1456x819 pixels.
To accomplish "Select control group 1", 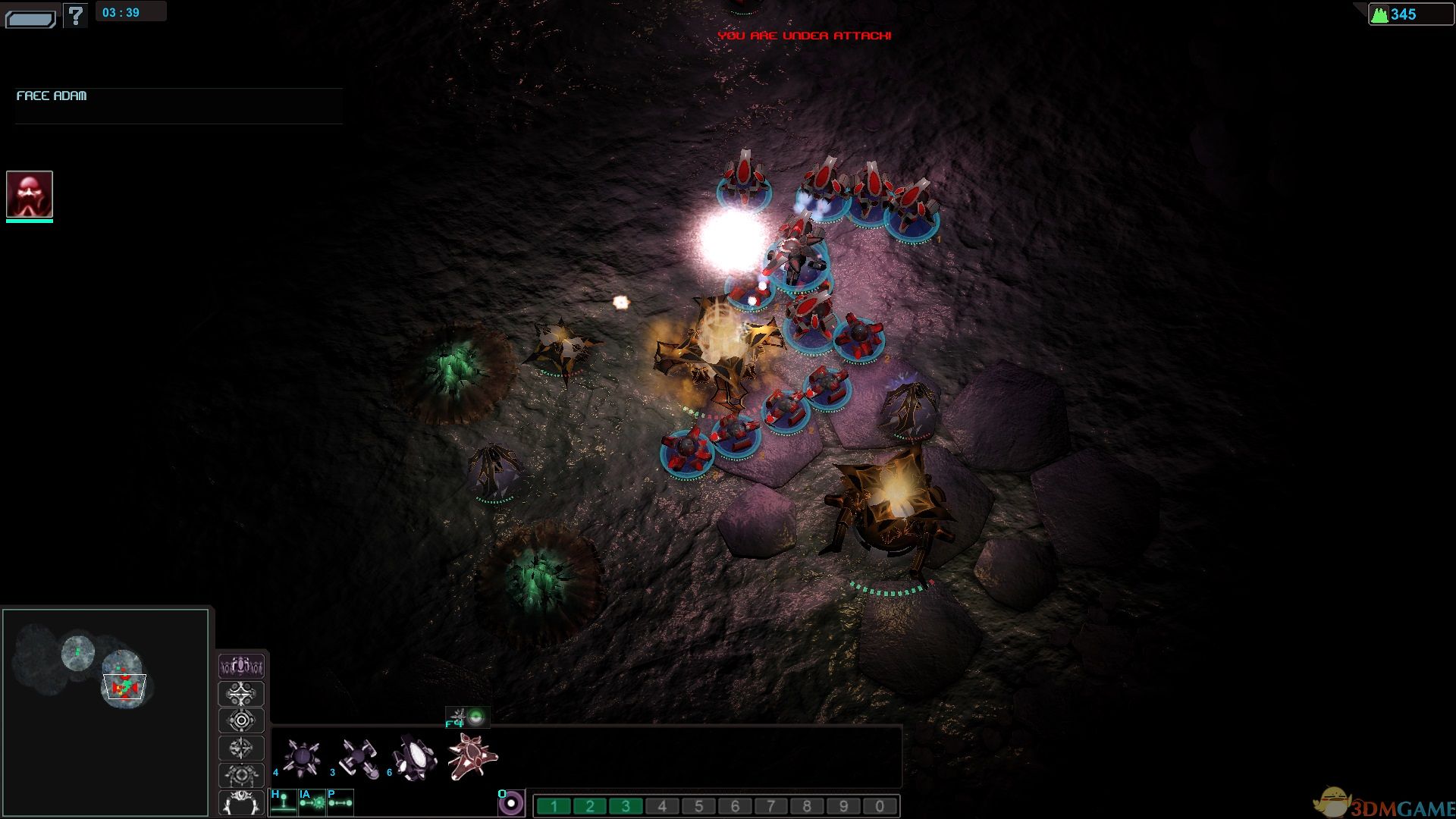I will tap(554, 806).
